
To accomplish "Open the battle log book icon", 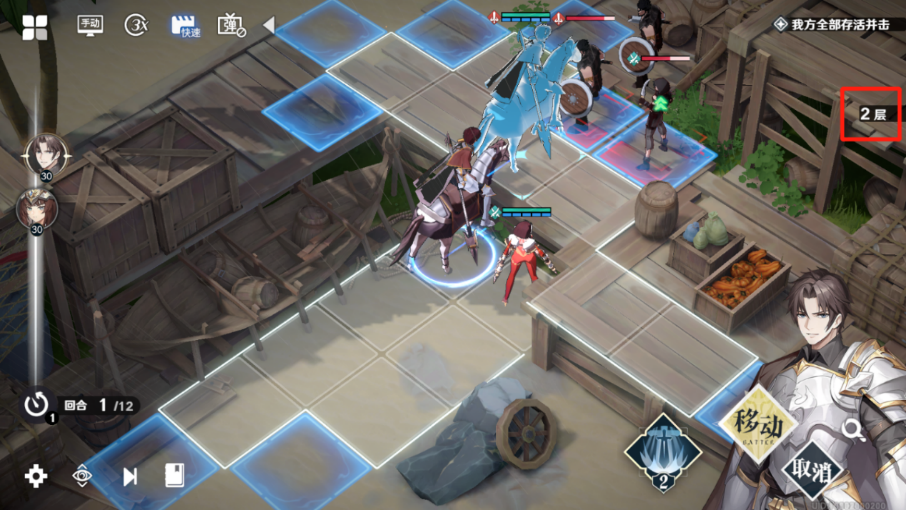I will click(174, 476).
